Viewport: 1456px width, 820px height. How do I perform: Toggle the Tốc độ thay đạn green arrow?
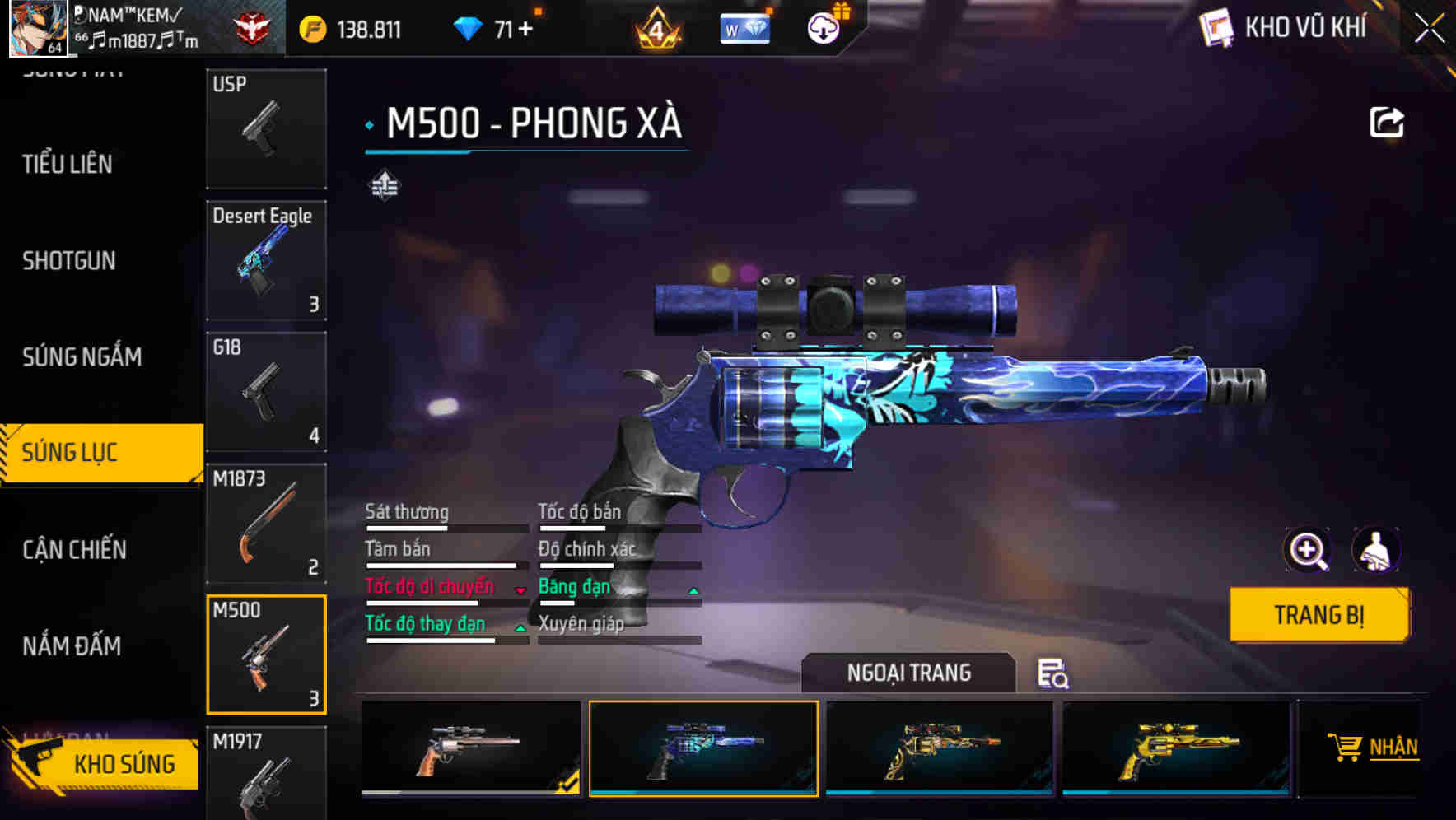pyautogui.click(x=520, y=628)
